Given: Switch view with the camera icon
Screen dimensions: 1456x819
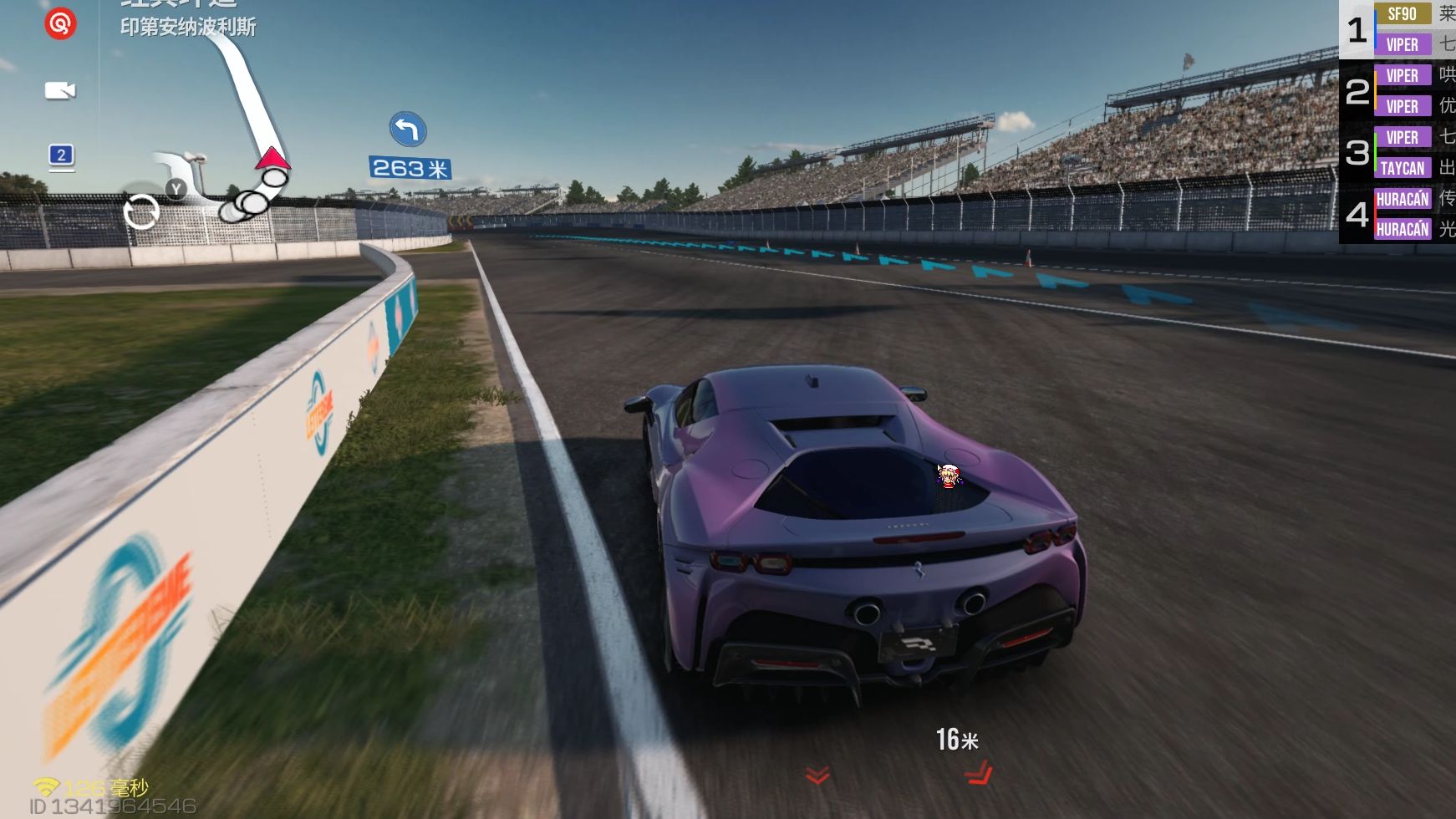Looking at the screenshot, I should point(60,90).
